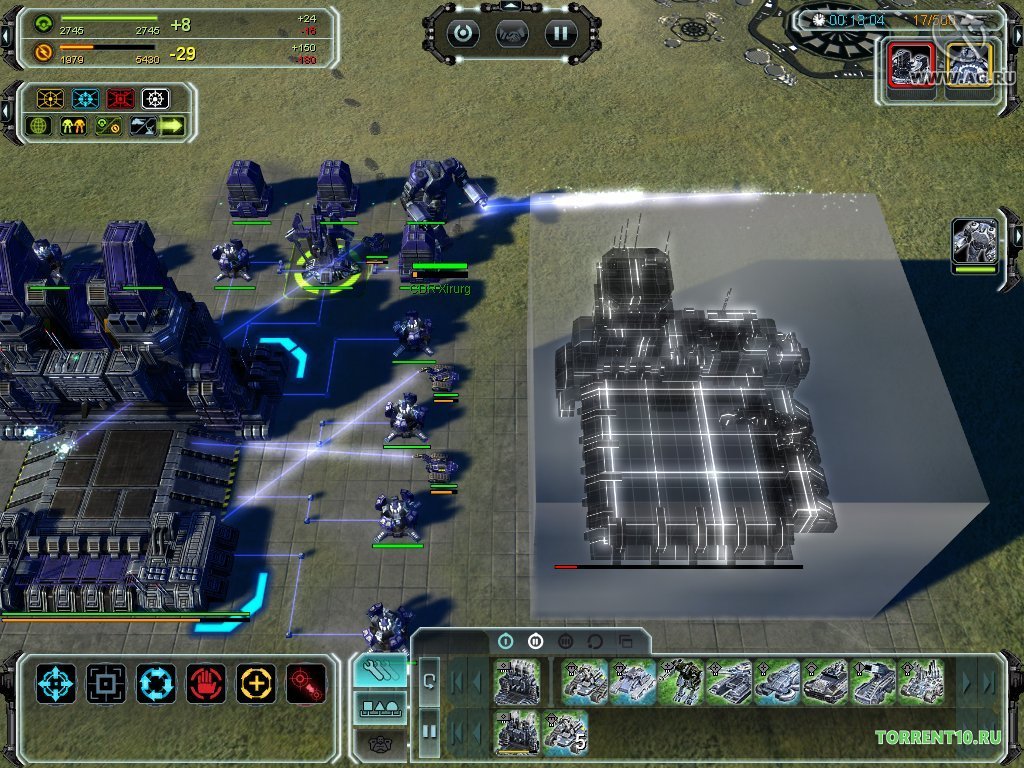Image resolution: width=1024 pixels, height=768 pixels.
Task: Toggle the white ship-wheel overlay icon
Action: 155,99
